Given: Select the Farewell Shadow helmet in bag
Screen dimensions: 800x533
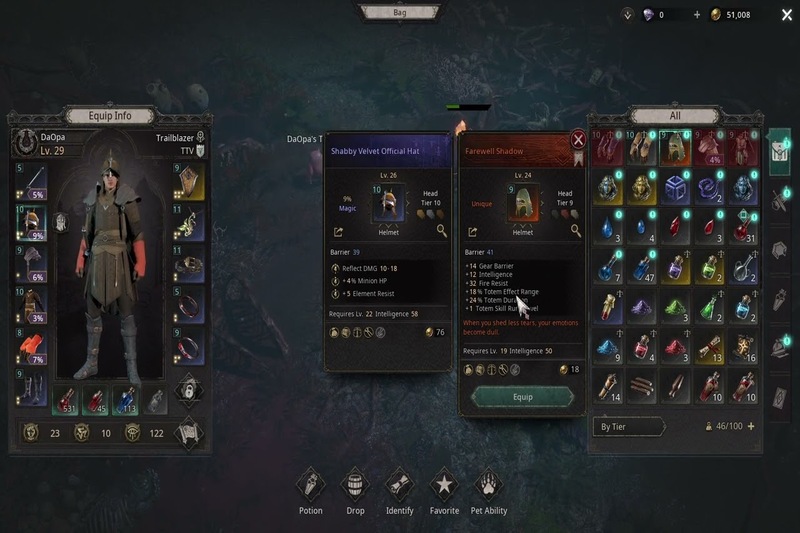Looking at the screenshot, I should pos(678,148).
